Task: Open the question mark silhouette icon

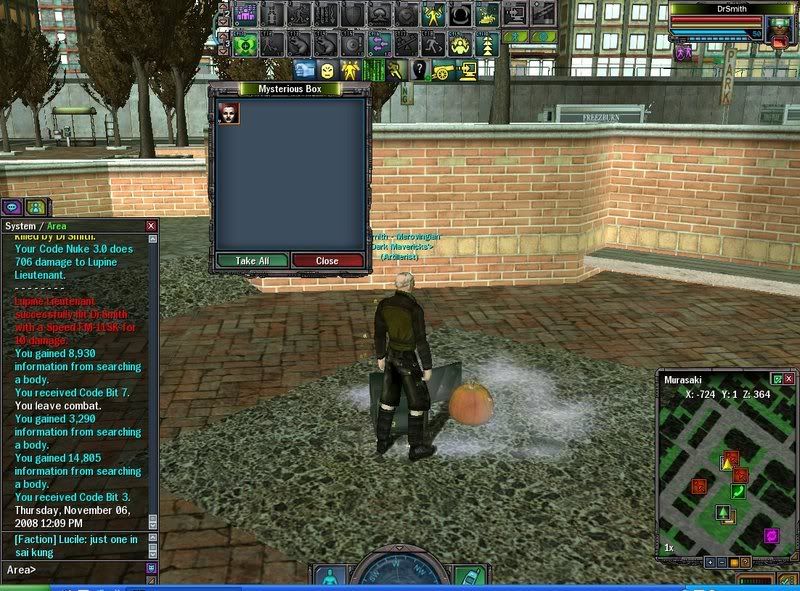Action: [x=420, y=69]
